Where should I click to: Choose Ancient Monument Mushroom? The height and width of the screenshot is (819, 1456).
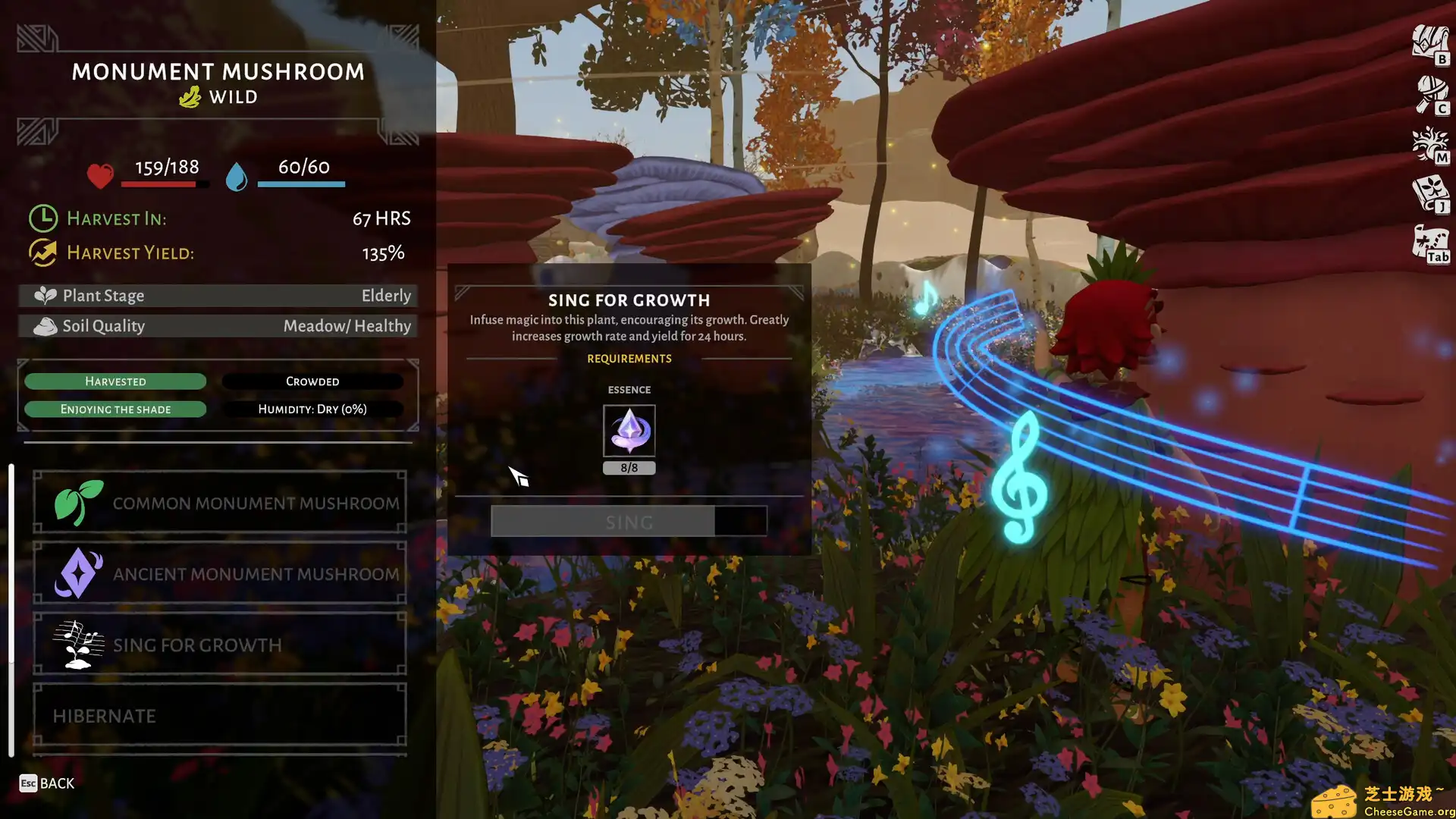pos(220,574)
